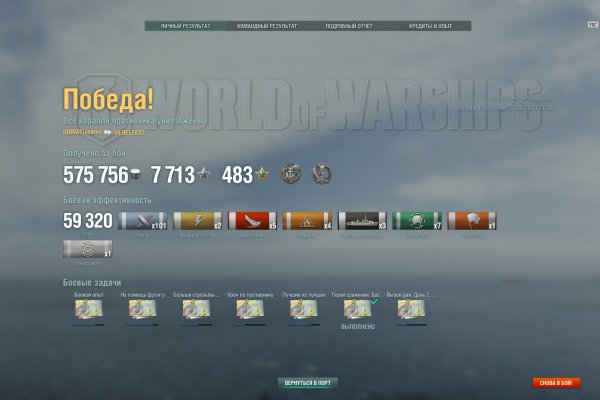Click the red ribbon marked x5
Image resolution: width=600 pixels, height=400 pixels.
(x=252, y=221)
